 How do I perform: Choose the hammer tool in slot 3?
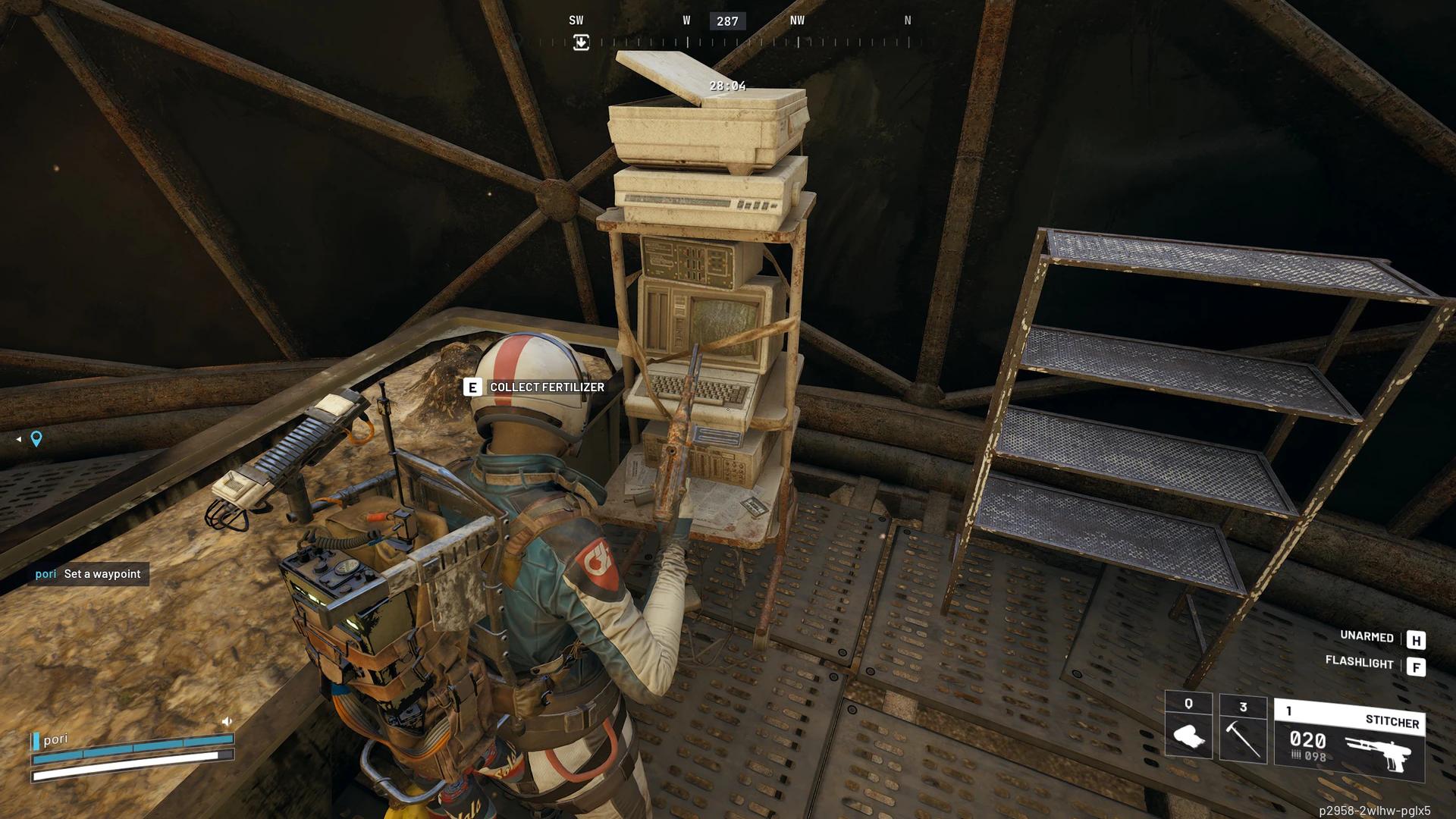click(x=1243, y=729)
